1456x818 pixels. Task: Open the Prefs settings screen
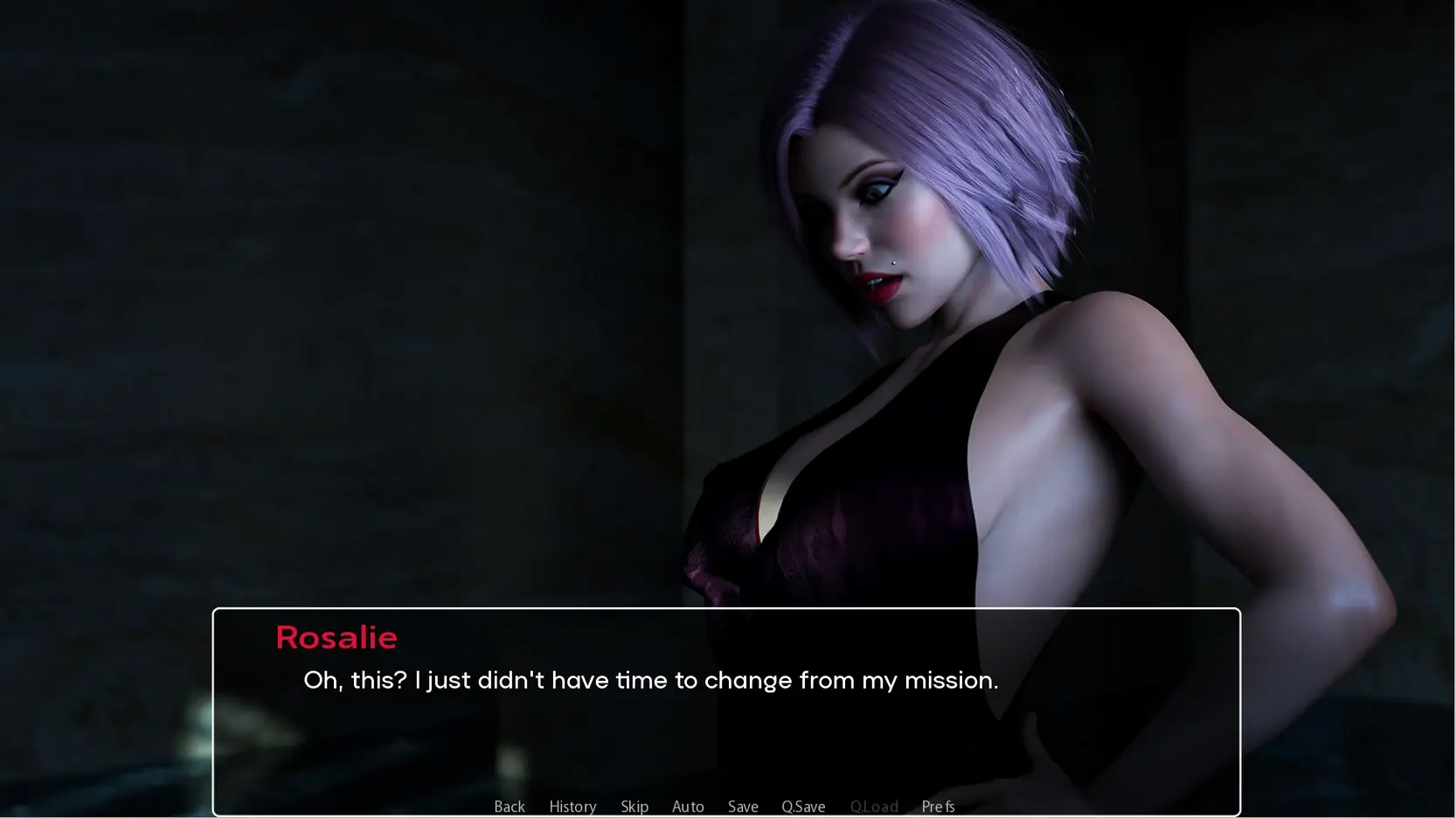938,806
